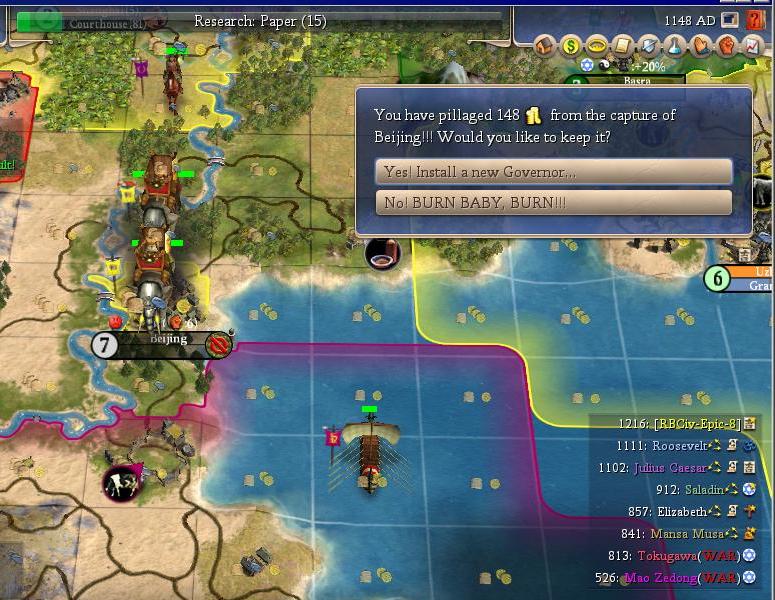775x600 pixels.
Task: Open the Domestic Advisor house icon
Action: pyautogui.click(x=545, y=45)
